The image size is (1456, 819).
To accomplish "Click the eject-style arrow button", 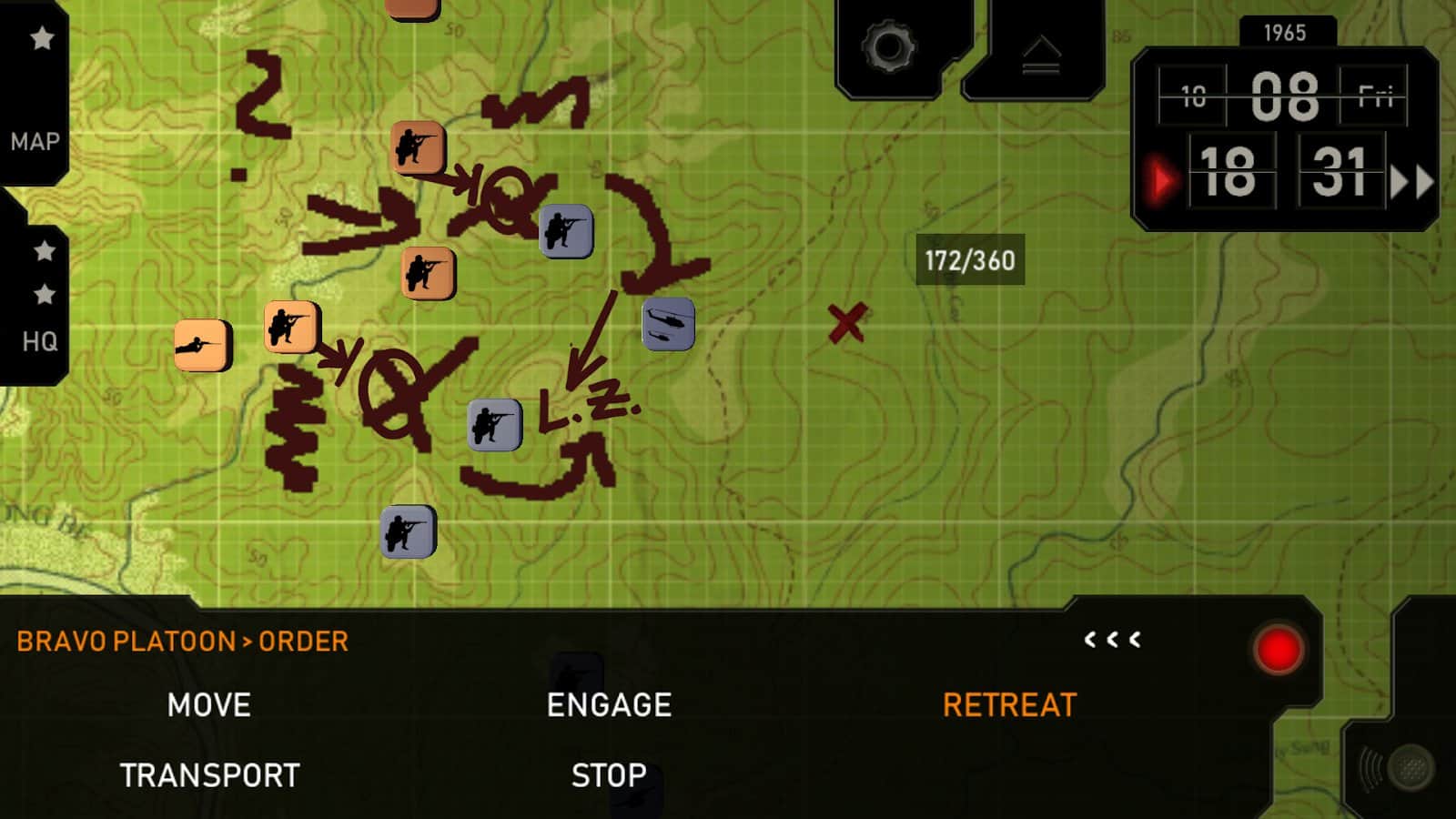I will click(1041, 55).
